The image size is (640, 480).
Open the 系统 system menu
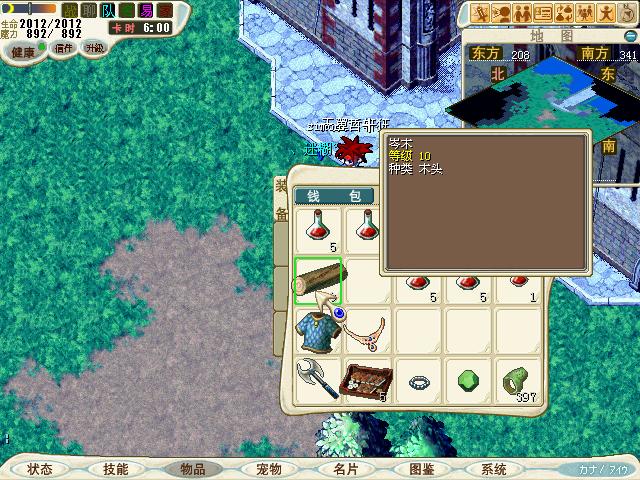494,468
